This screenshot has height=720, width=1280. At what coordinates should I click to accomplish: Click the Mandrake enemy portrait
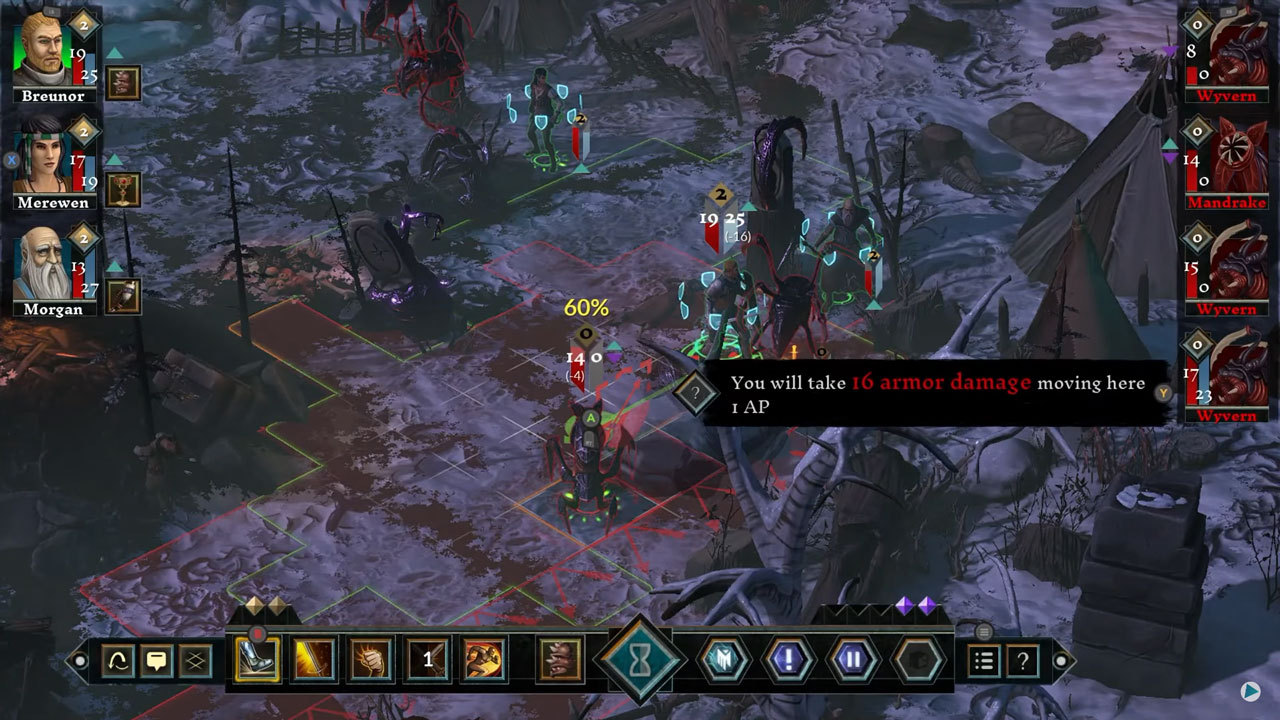1238,157
